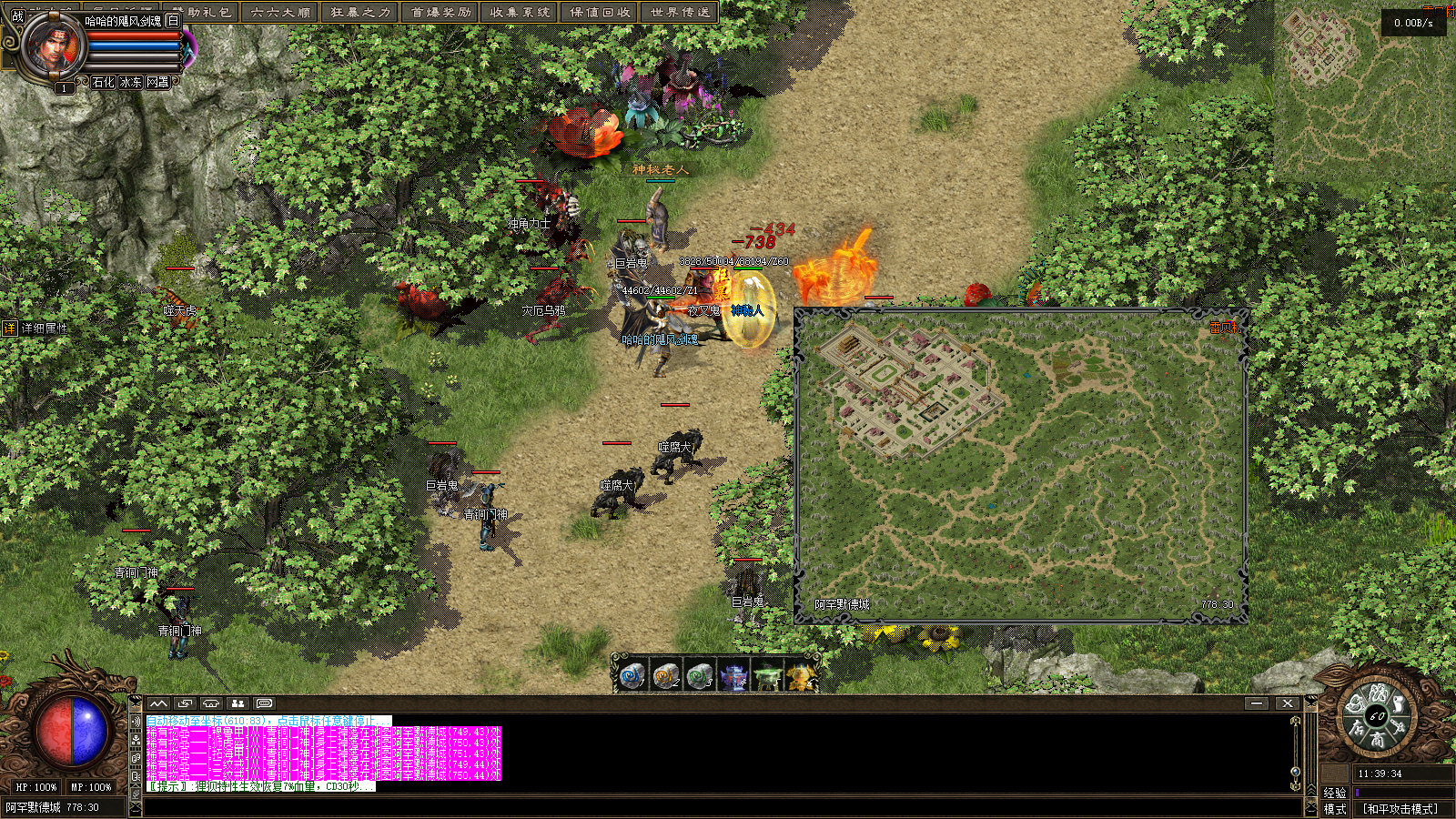
Task: Use the green swirl stone in hotbar slot 3
Action: click(x=699, y=676)
